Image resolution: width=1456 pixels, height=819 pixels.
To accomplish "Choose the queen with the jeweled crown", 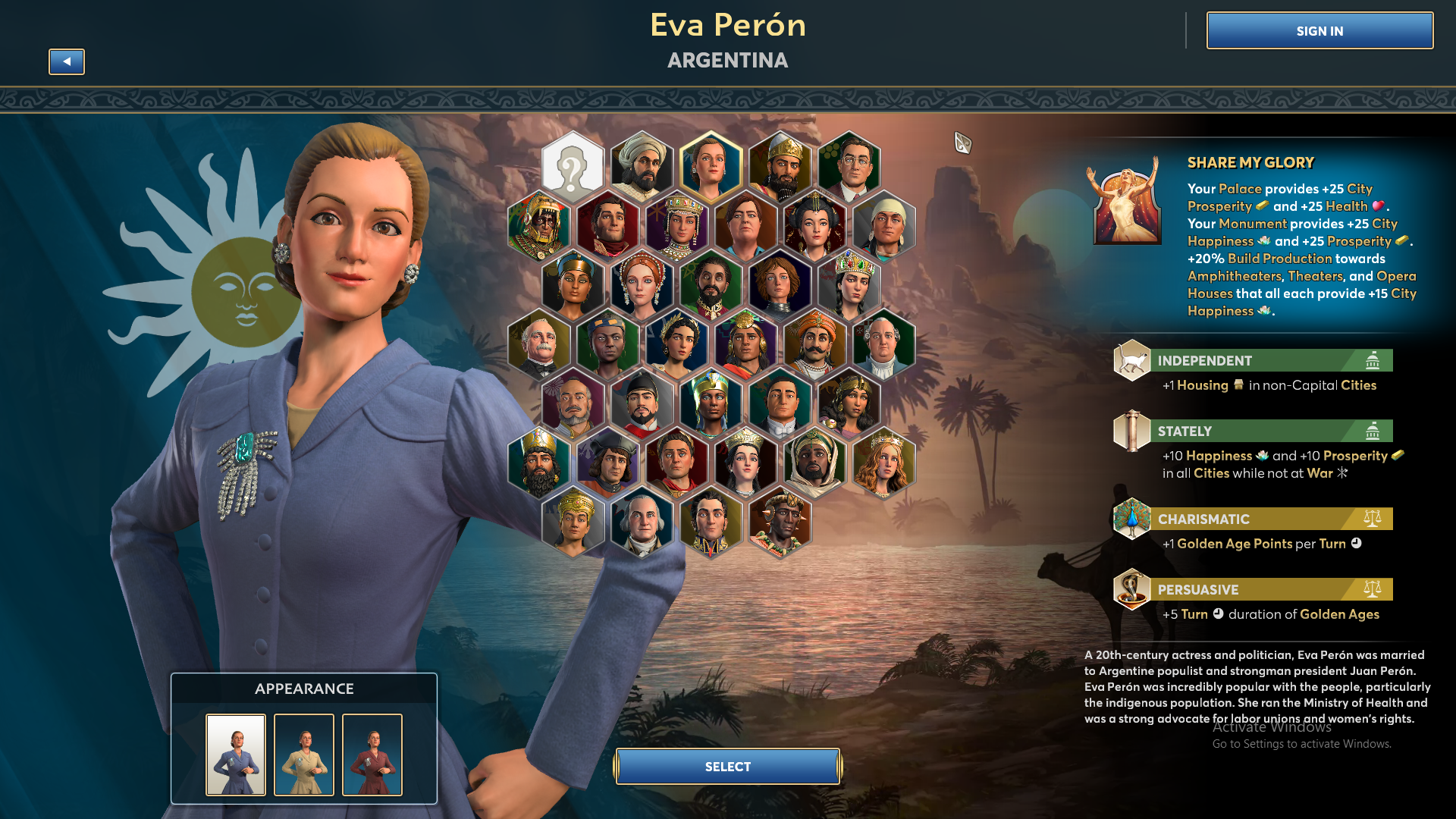I will [x=849, y=284].
